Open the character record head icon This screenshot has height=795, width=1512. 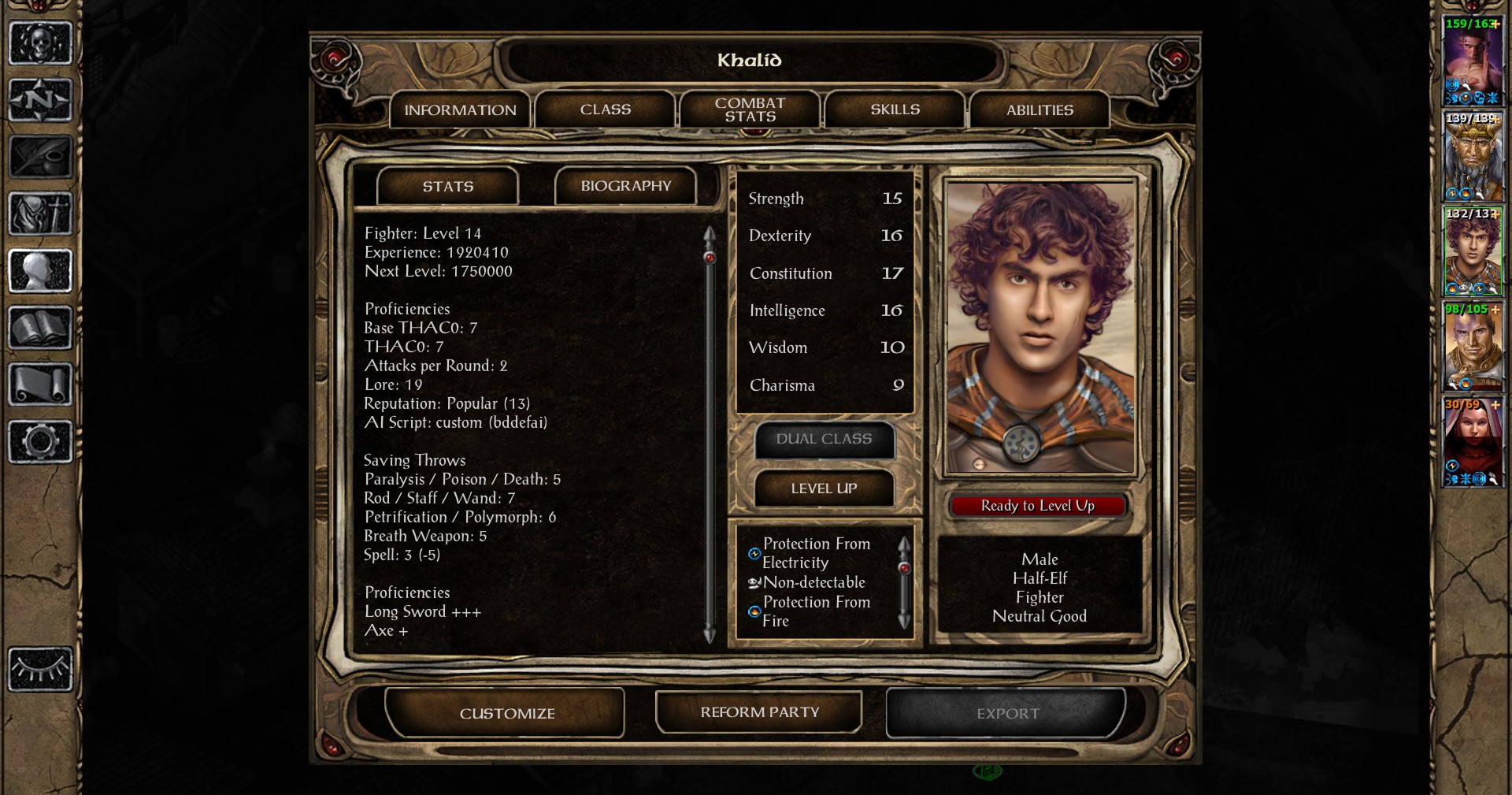(39, 270)
